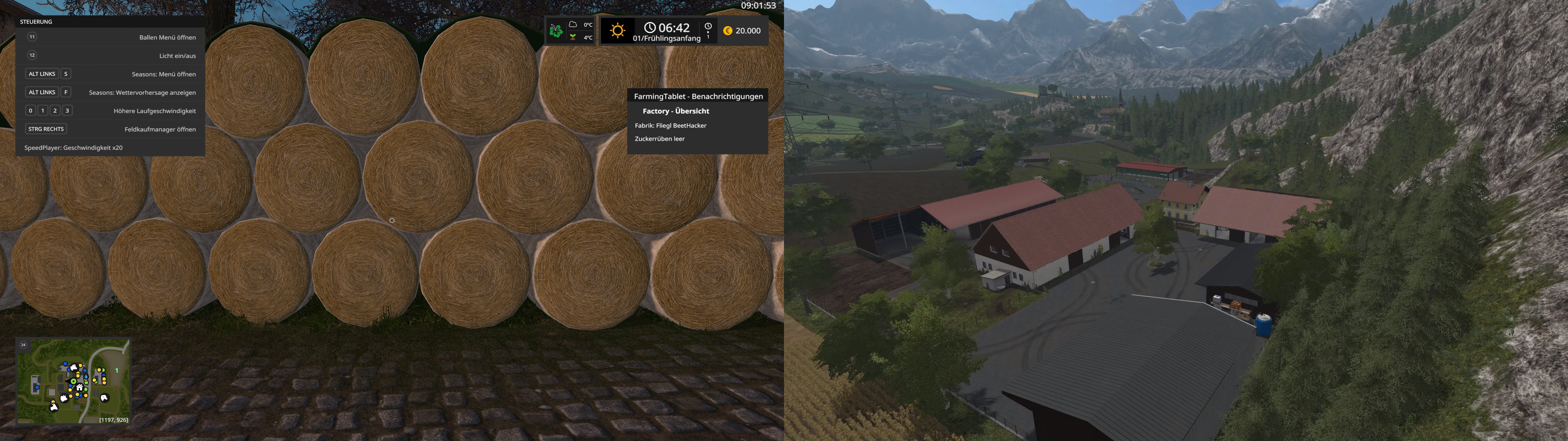Choose field number 1 on the minimap
The image size is (1568, 441).
(x=116, y=370)
